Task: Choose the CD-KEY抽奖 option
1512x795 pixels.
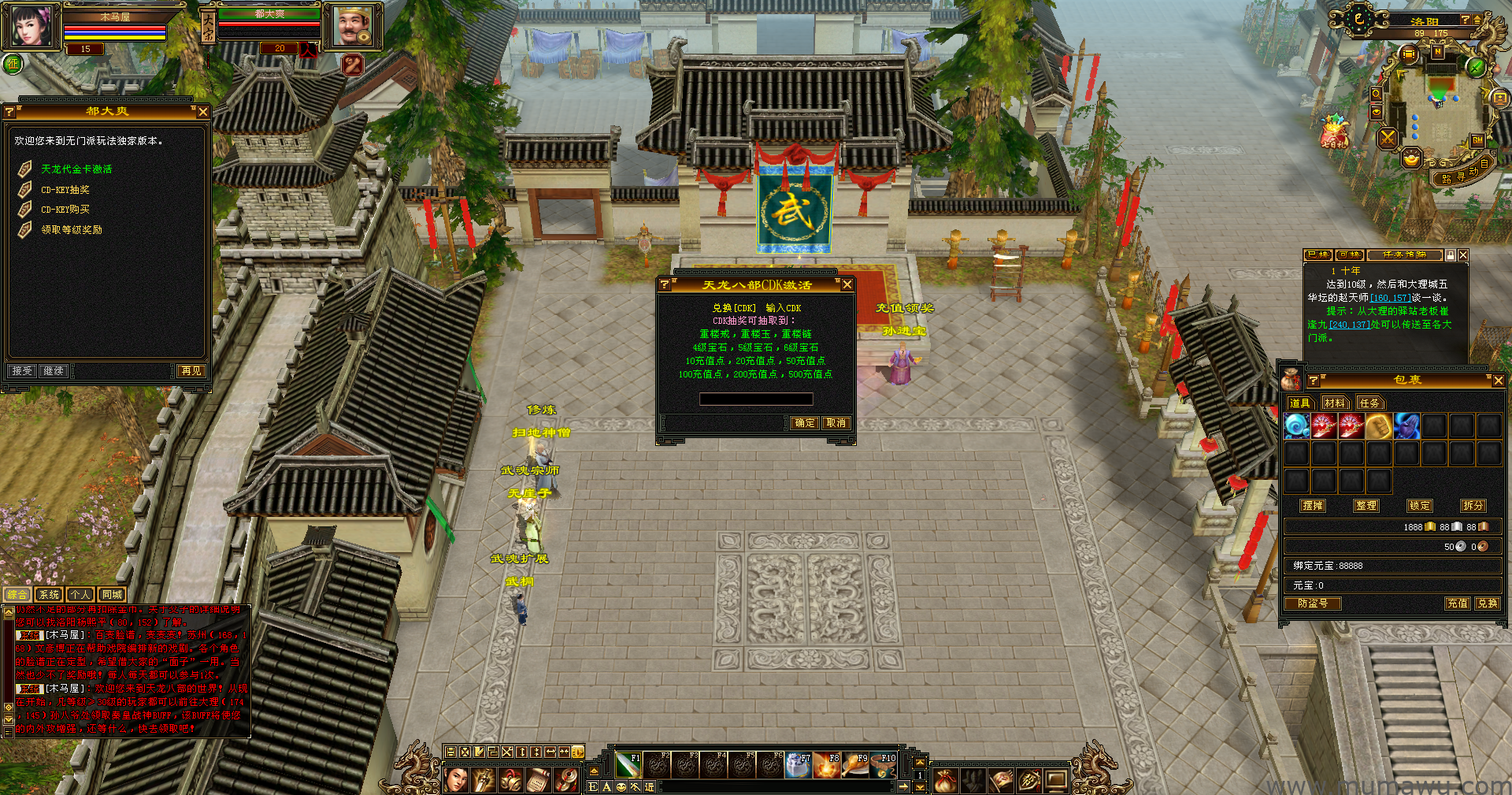Action: (x=65, y=190)
